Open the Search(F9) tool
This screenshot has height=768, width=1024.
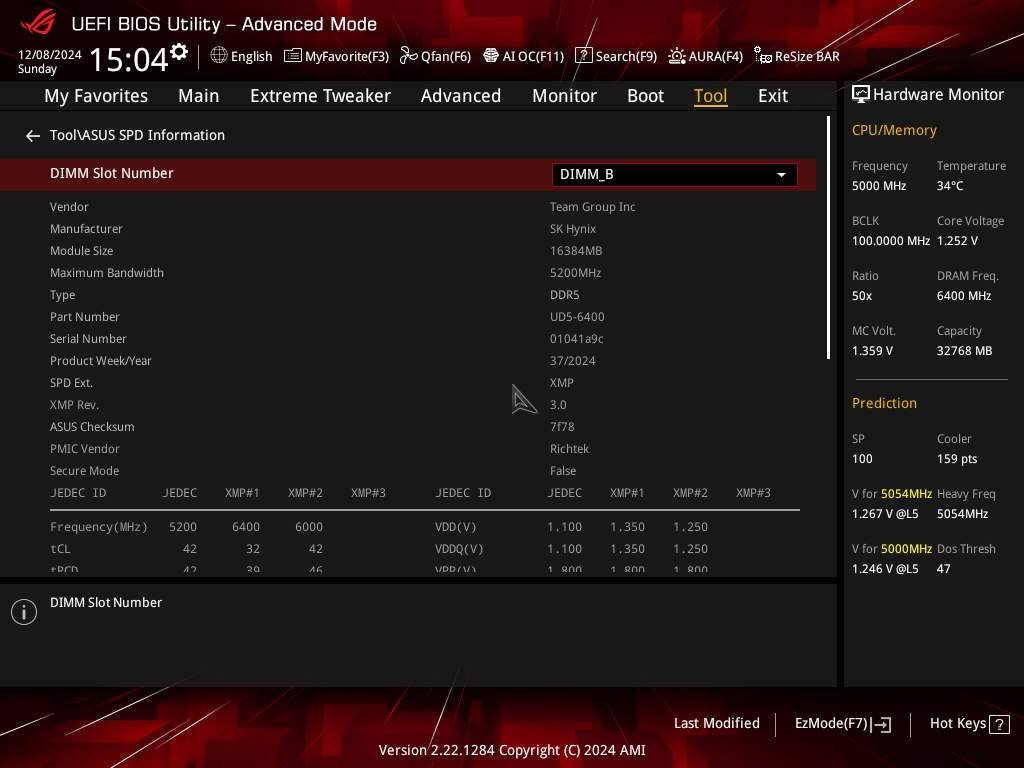(x=616, y=56)
